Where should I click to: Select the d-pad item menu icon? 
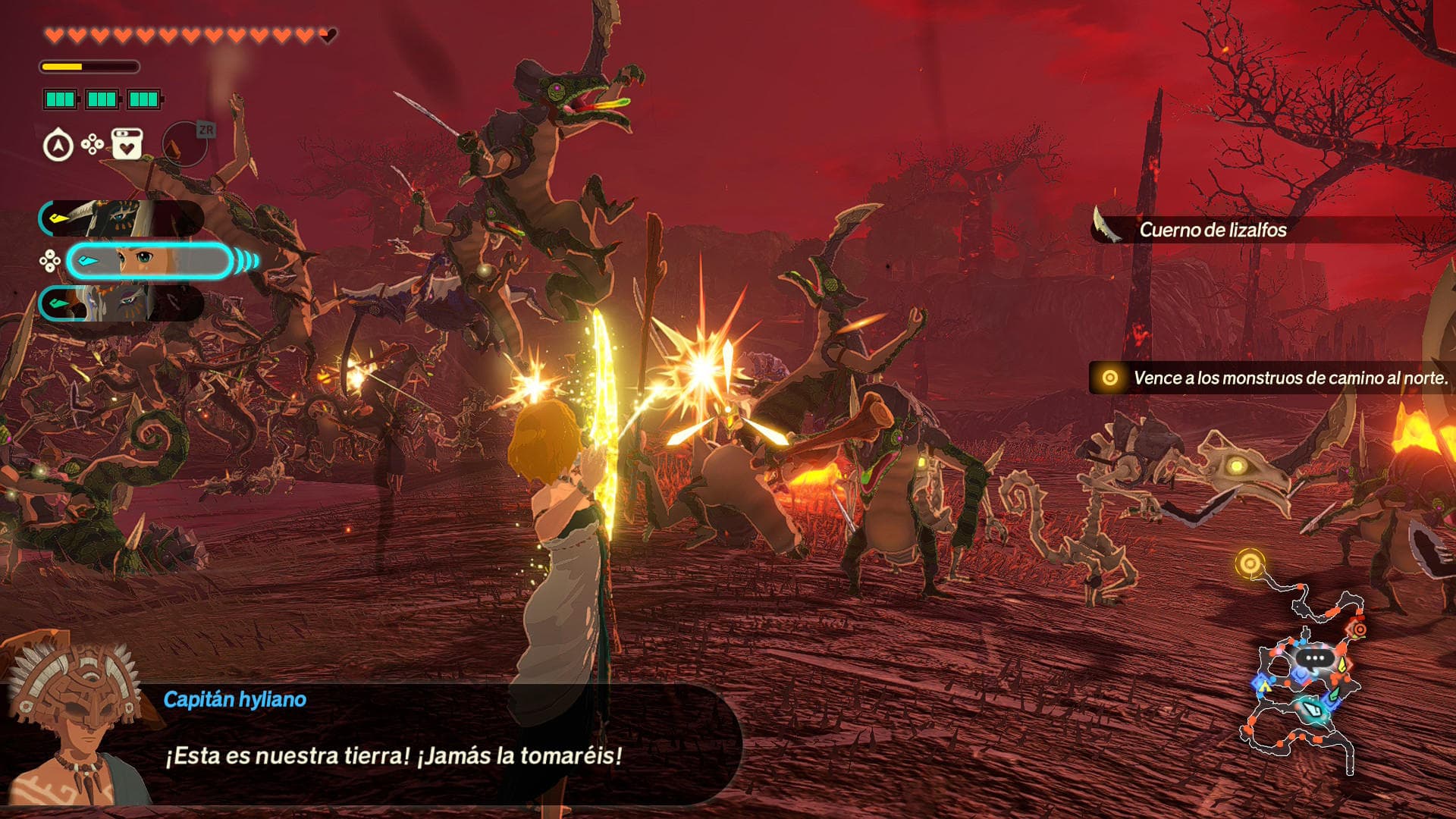click(91, 143)
